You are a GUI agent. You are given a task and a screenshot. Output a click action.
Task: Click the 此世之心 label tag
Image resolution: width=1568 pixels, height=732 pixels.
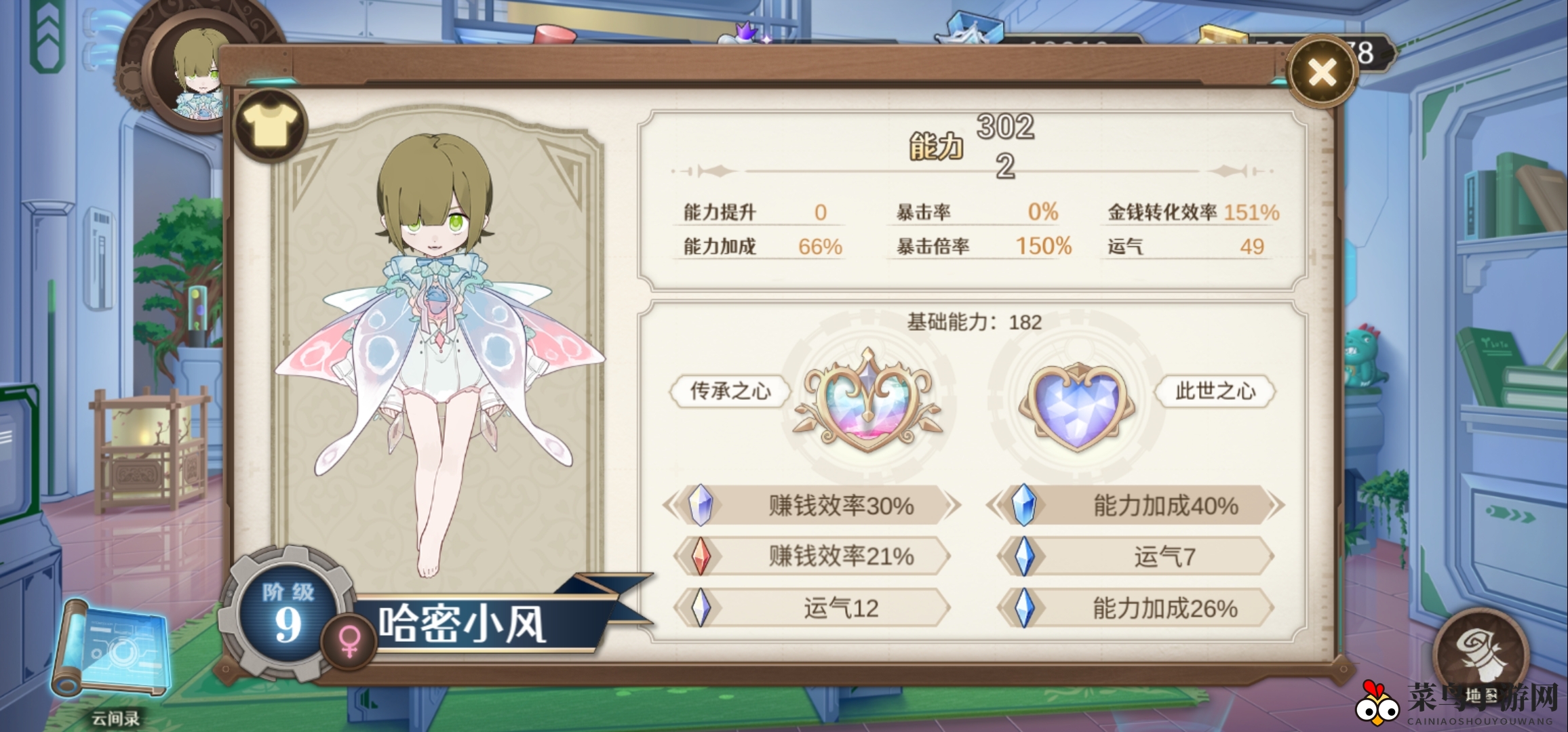coord(1216,392)
